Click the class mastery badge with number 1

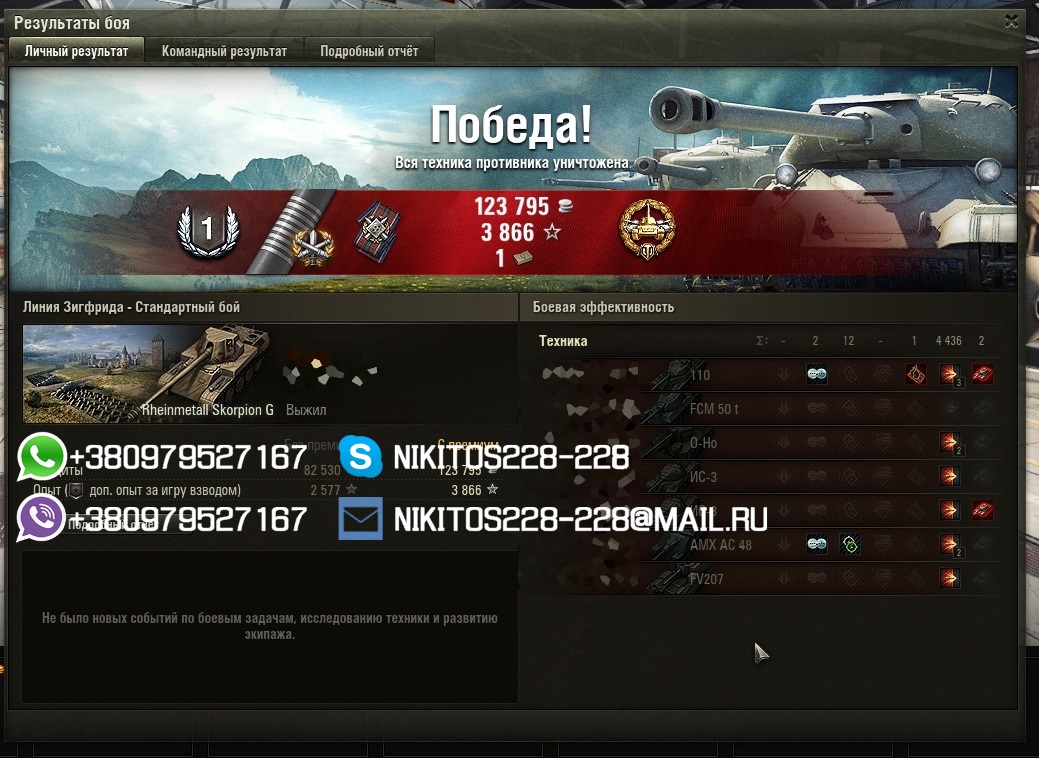pyautogui.click(x=208, y=231)
